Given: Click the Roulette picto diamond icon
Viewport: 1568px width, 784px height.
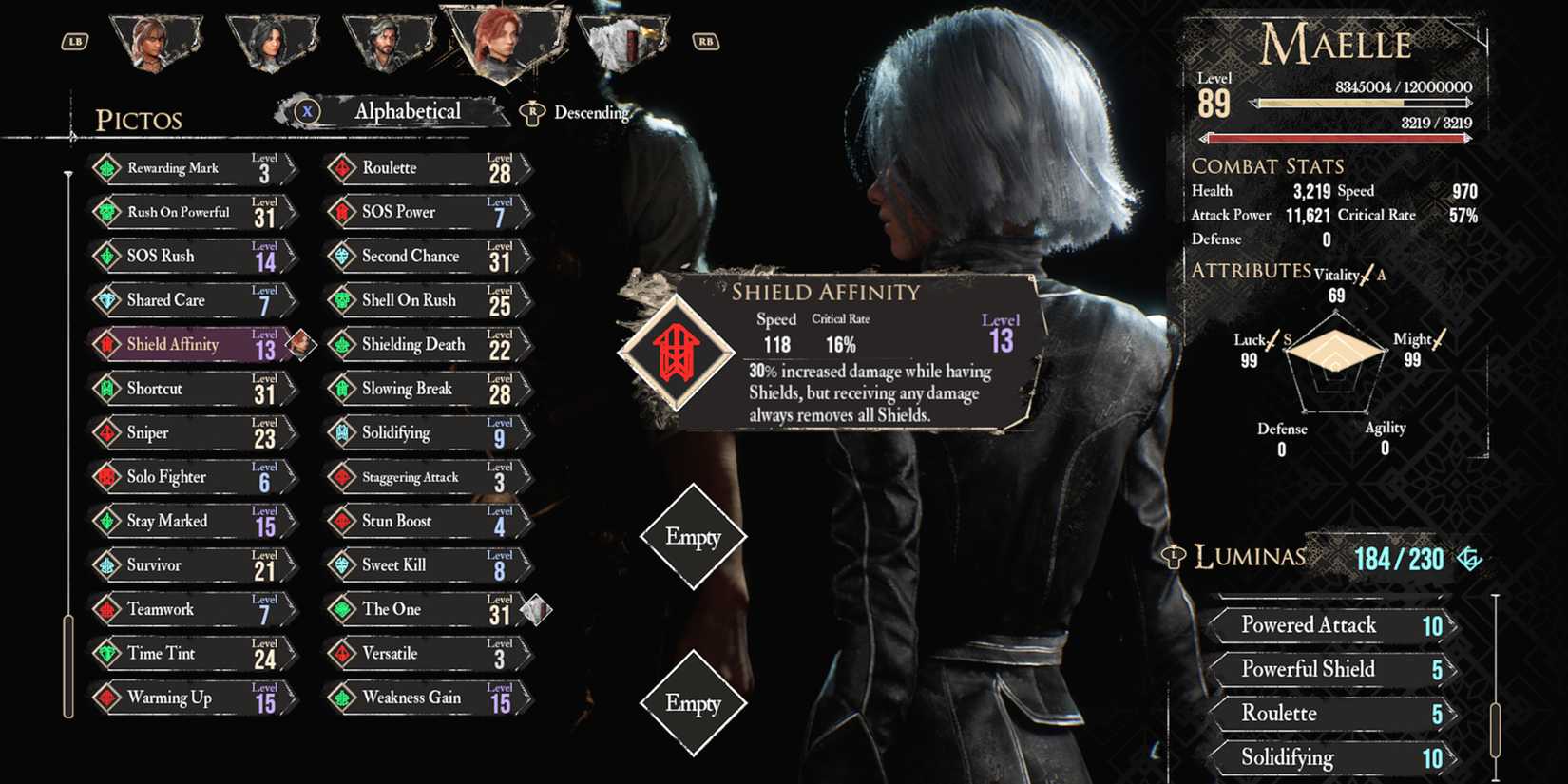Looking at the screenshot, I should [x=343, y=167].
